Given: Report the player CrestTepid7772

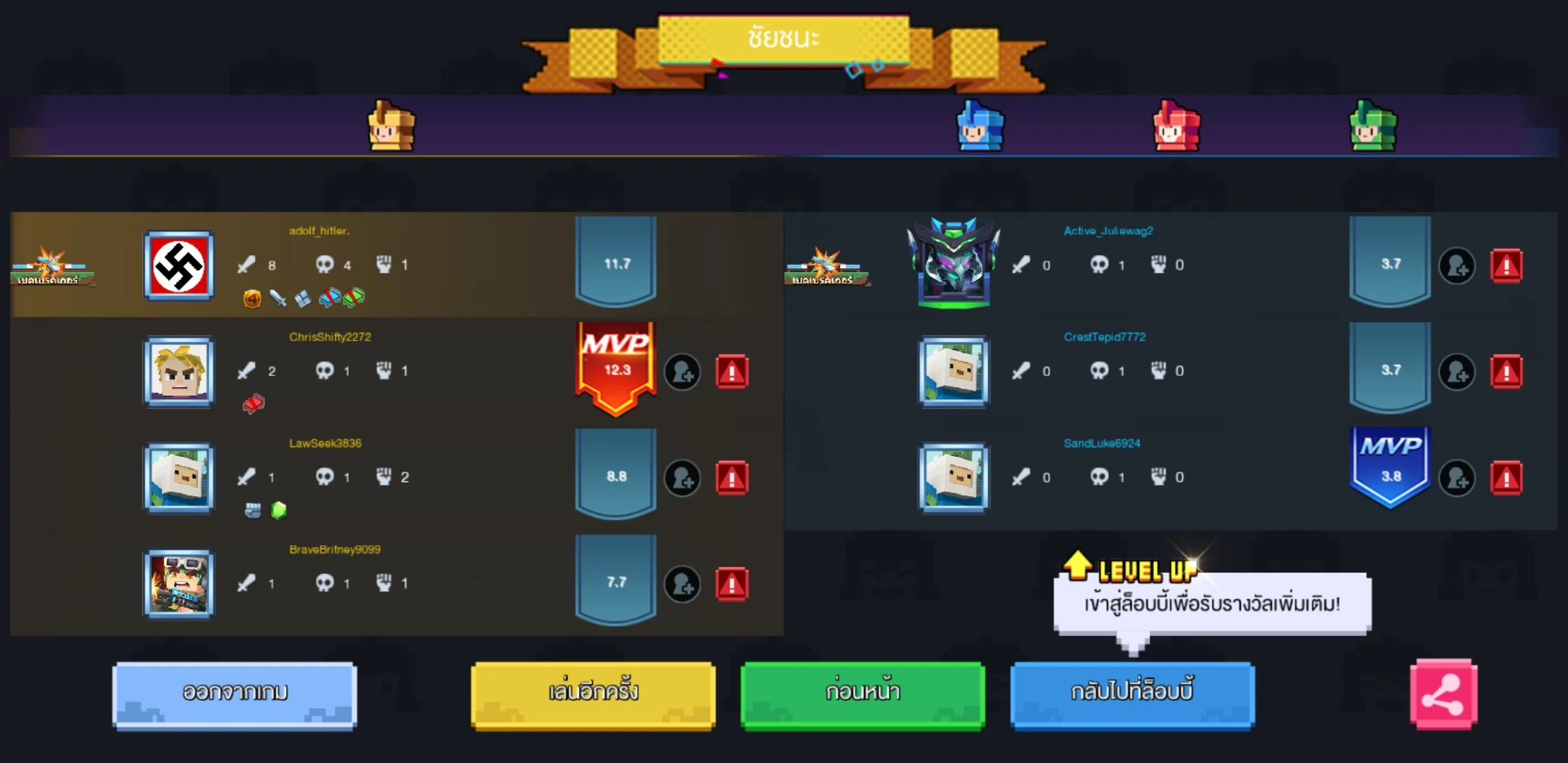Looking at the screenshot, I should [1507, 371].
